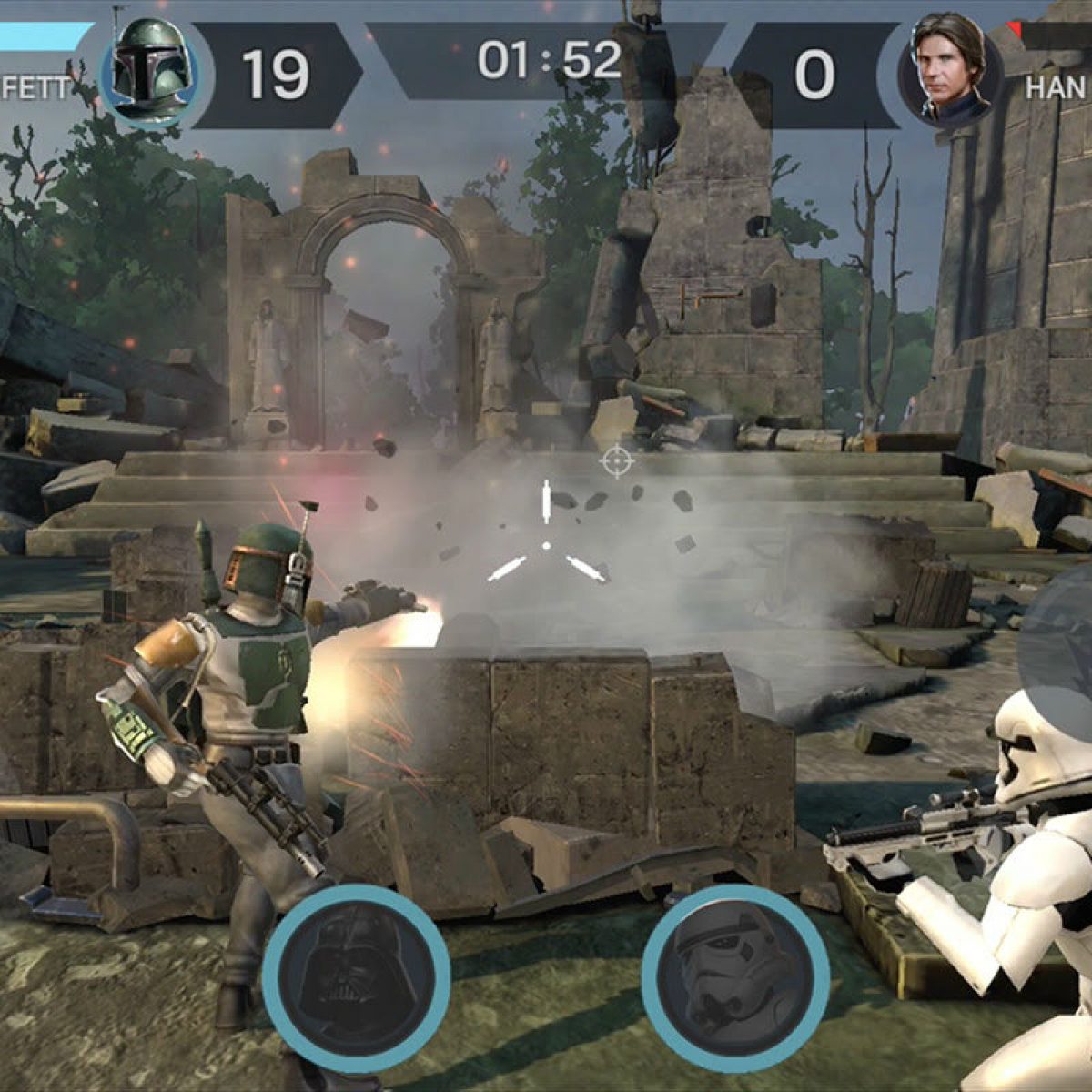The image size is (1092, 1092).
Task: Deploy the Stormtrooper unit button
Action: click(734, 976)
